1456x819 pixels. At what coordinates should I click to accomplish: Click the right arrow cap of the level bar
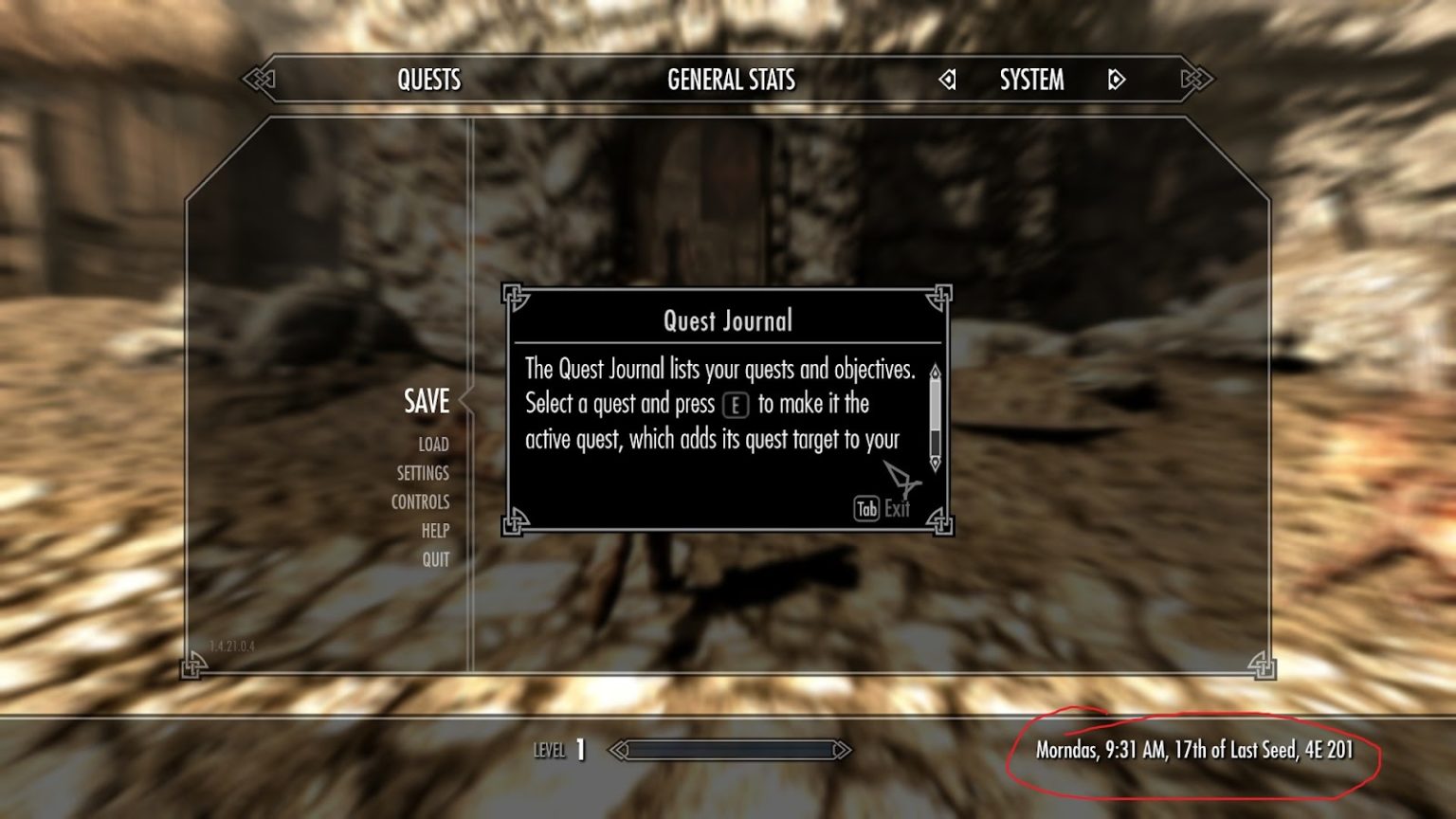pyautogui.click(x=840, y=750)
